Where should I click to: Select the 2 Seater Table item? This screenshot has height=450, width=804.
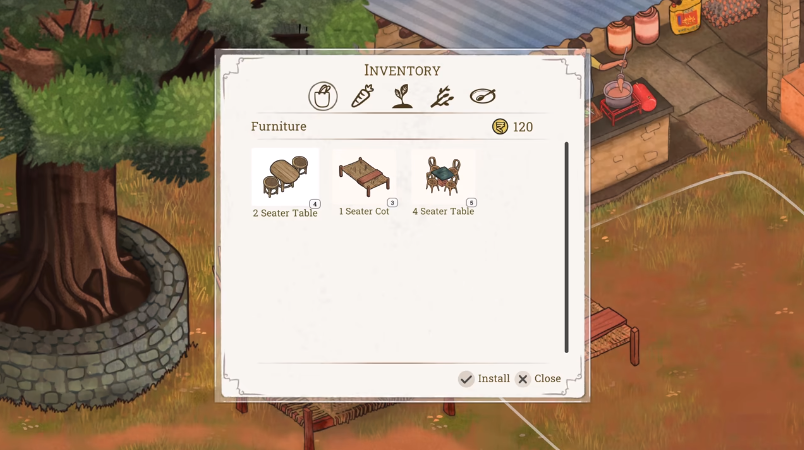(x=285, y=178)
